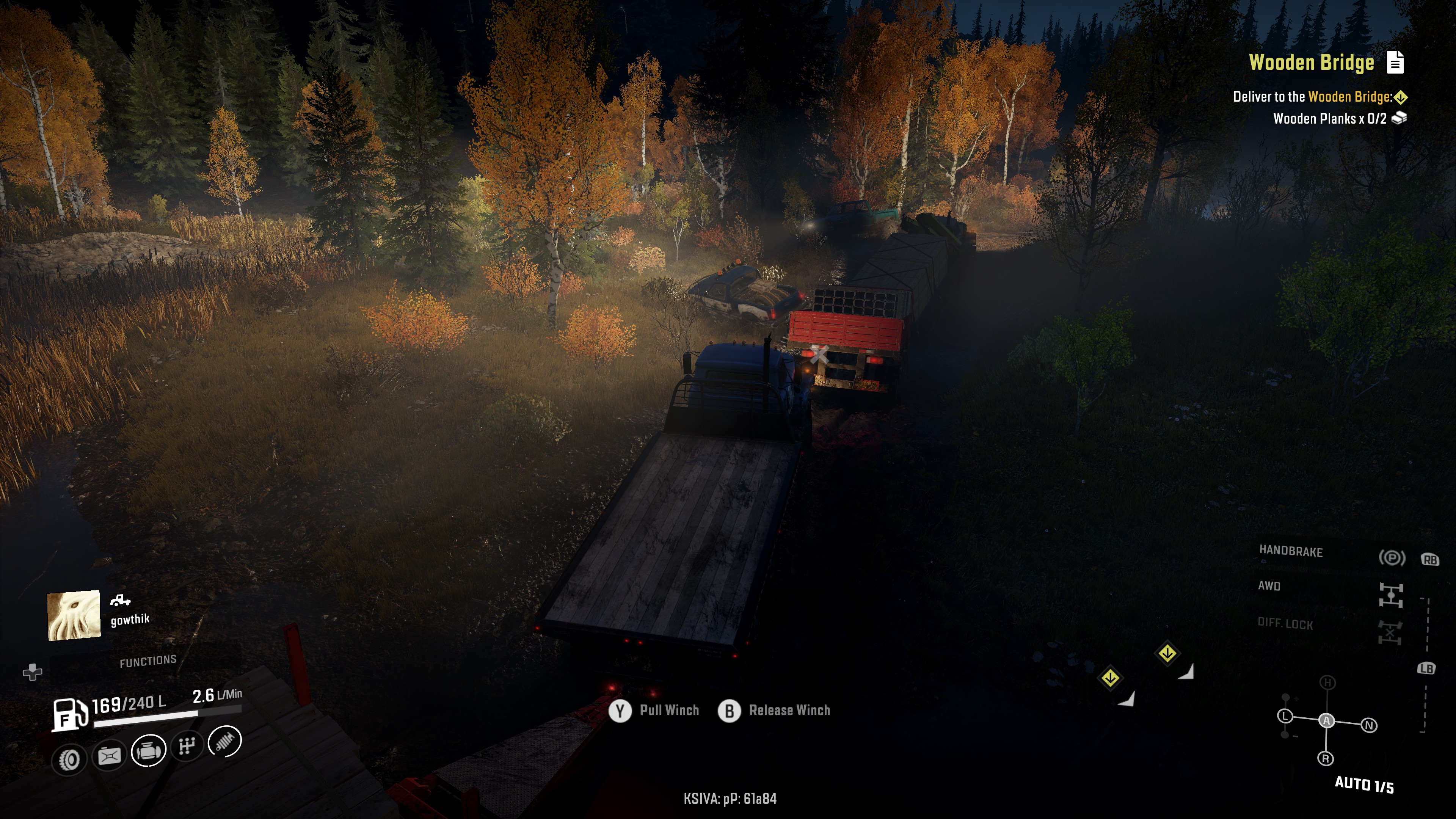Select the gearbox status icon
Image resolution: width=1456 pixels, height=819 pixels.
click(x=187, y=746)
